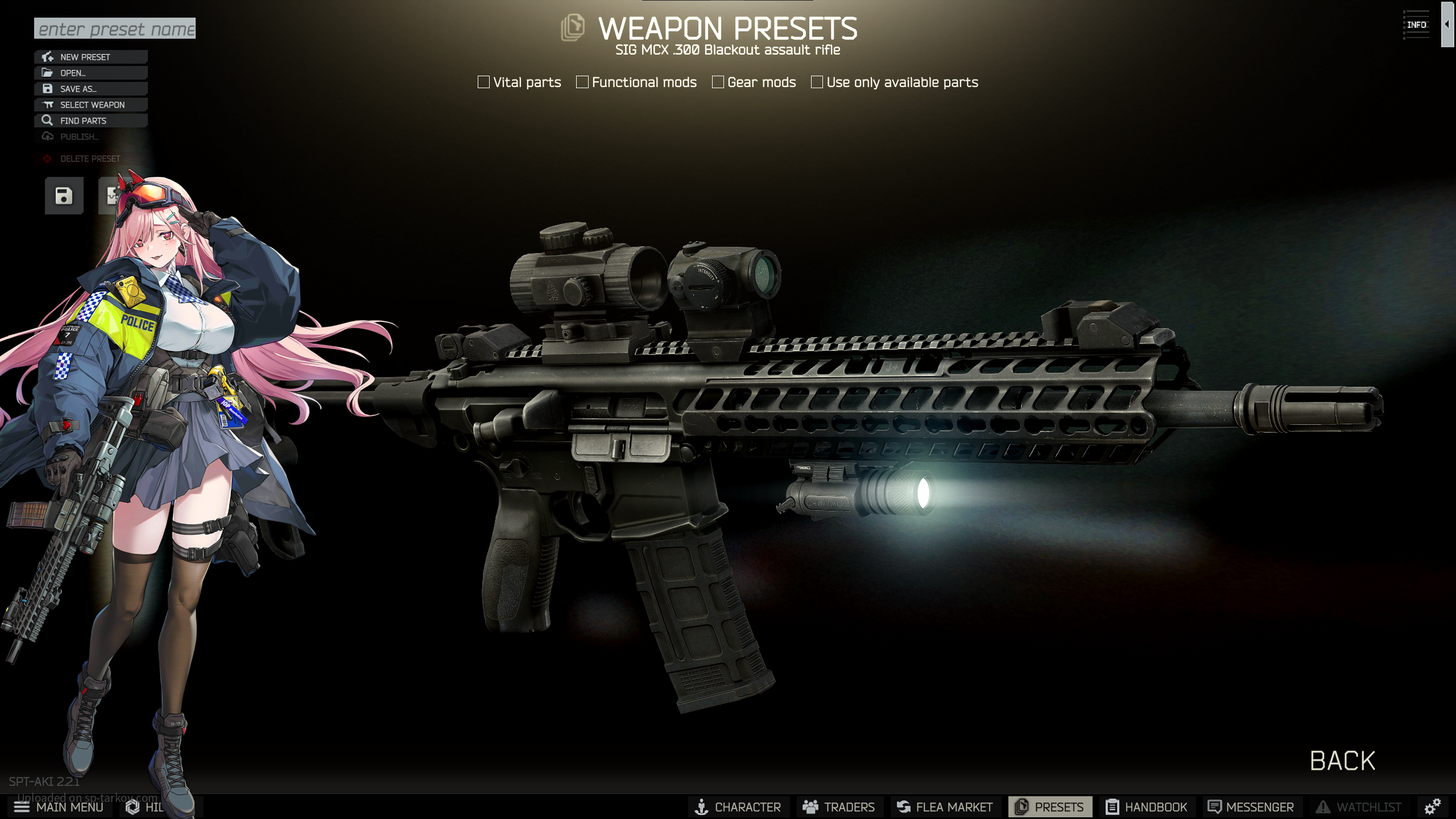Click the preset name input field

coord(114,28)
